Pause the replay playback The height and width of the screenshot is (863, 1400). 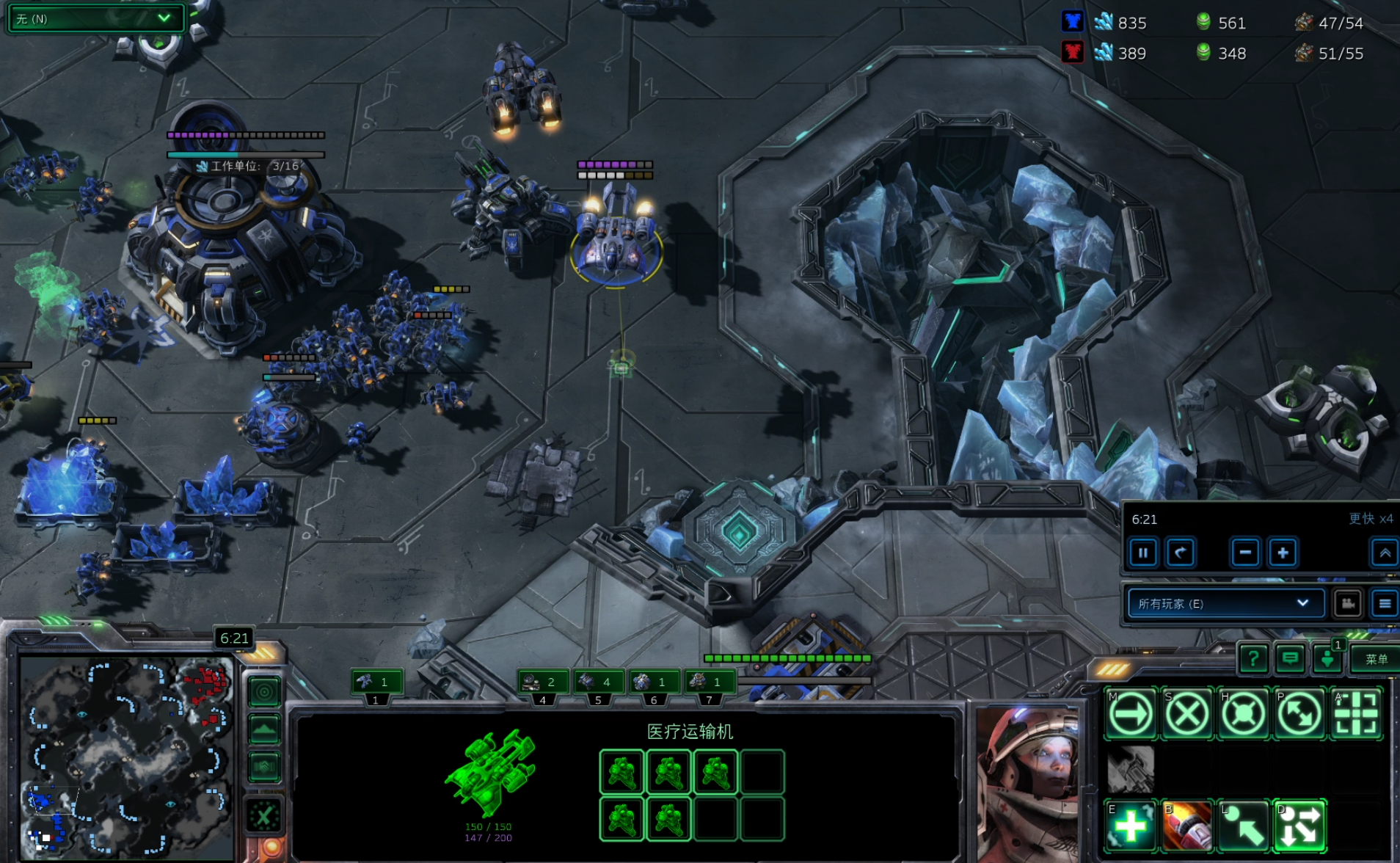tap(1143, 553)
